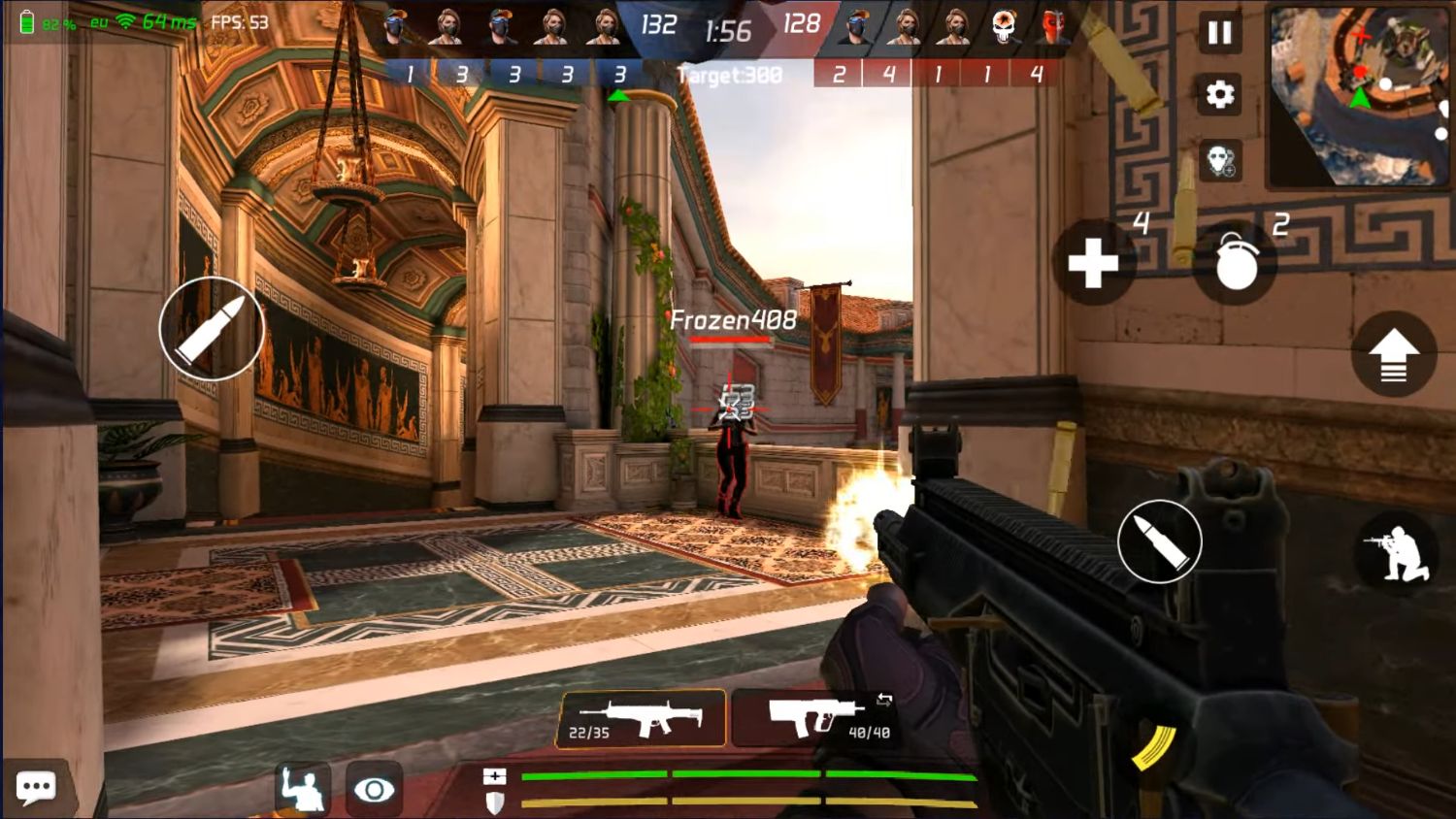Tap the mask pickup icon below settings
This screenshot has width=1456, height=819.
click(1222, 158)
